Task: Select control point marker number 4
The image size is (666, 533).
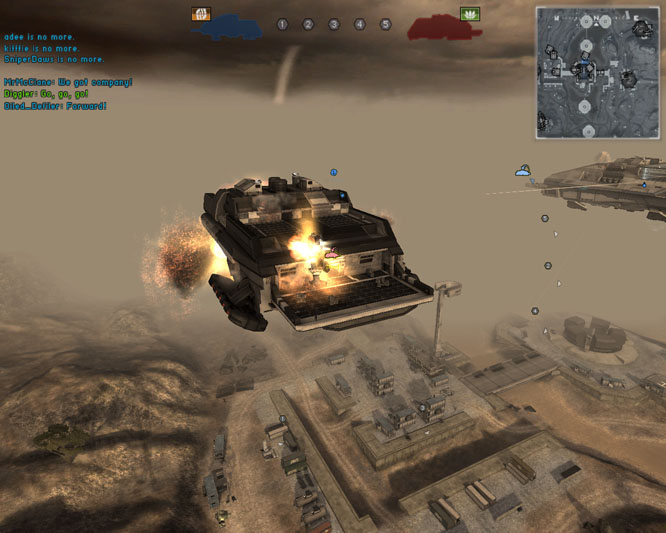Action: (360, 24)
